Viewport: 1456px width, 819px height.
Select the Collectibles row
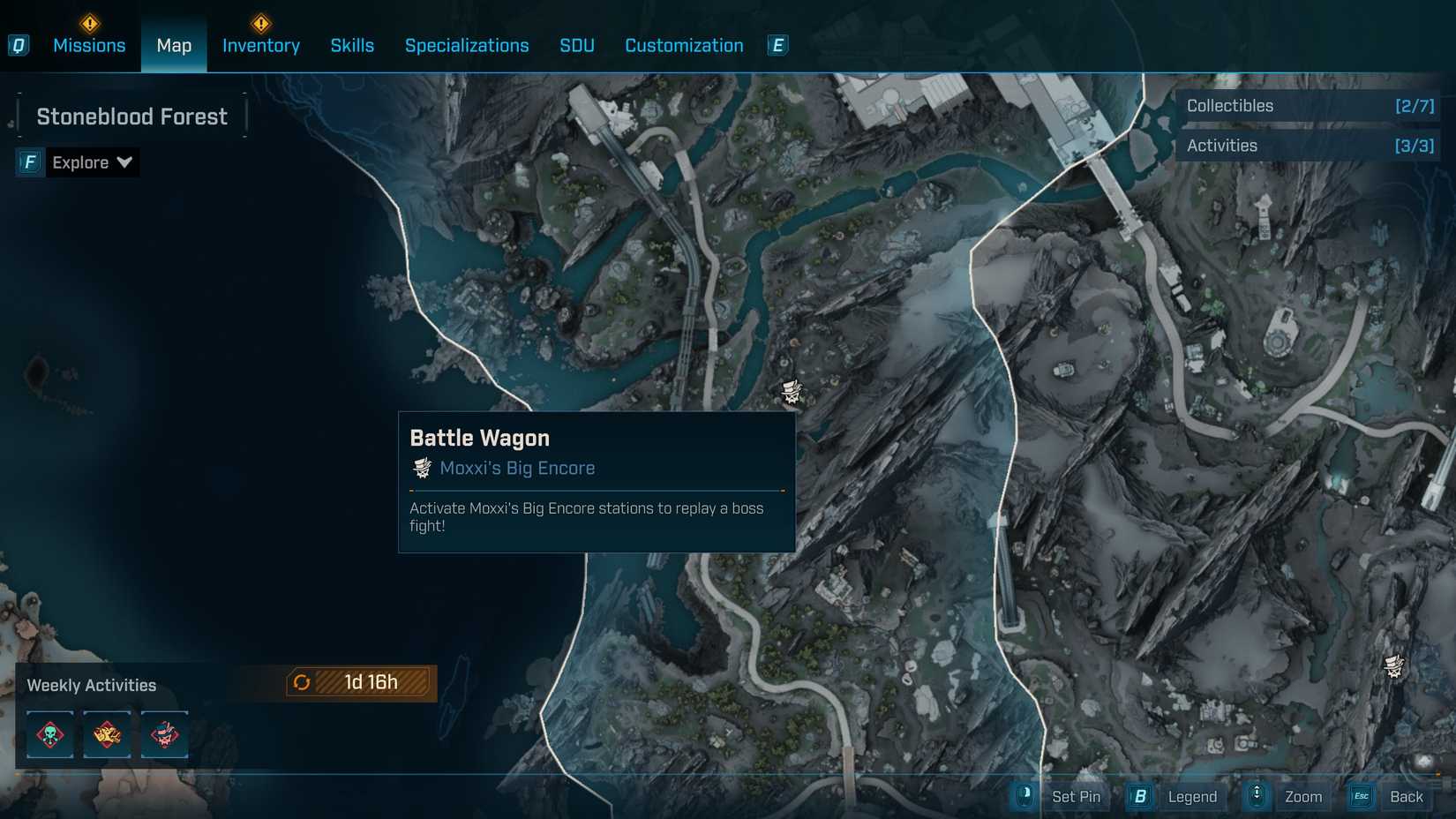(1309, 106)
